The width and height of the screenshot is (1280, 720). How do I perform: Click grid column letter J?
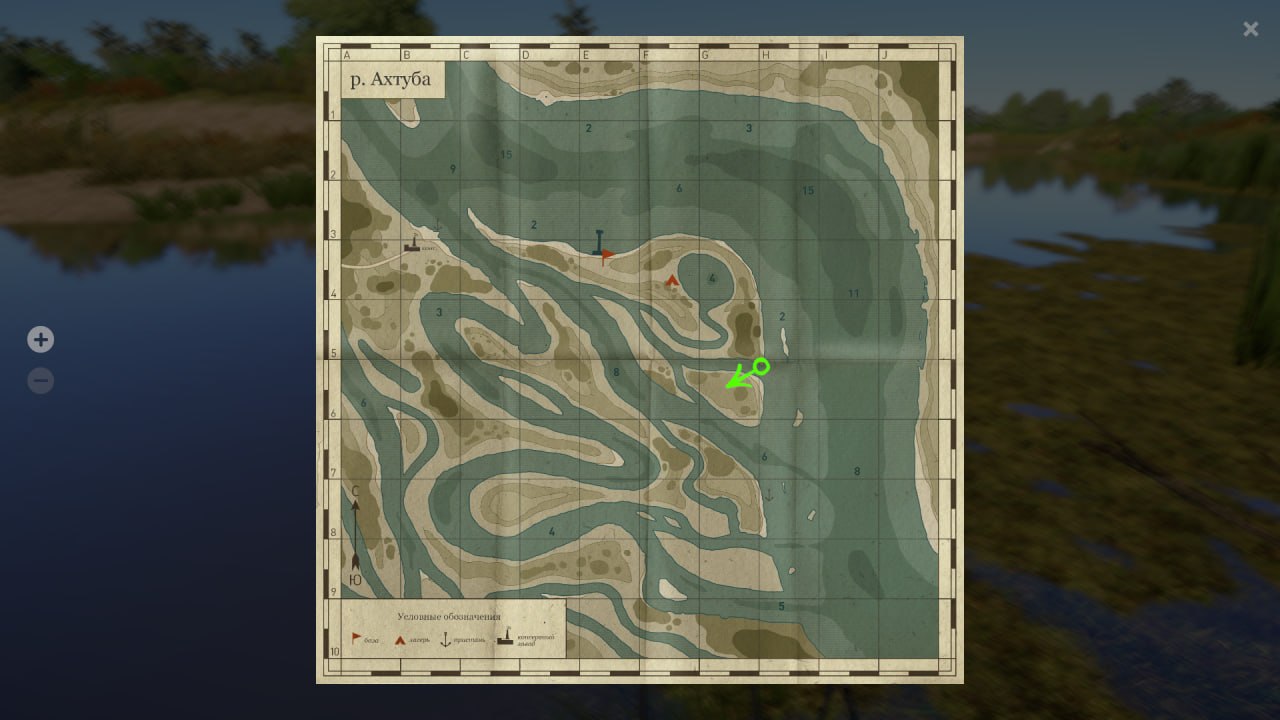coord(885,55)
